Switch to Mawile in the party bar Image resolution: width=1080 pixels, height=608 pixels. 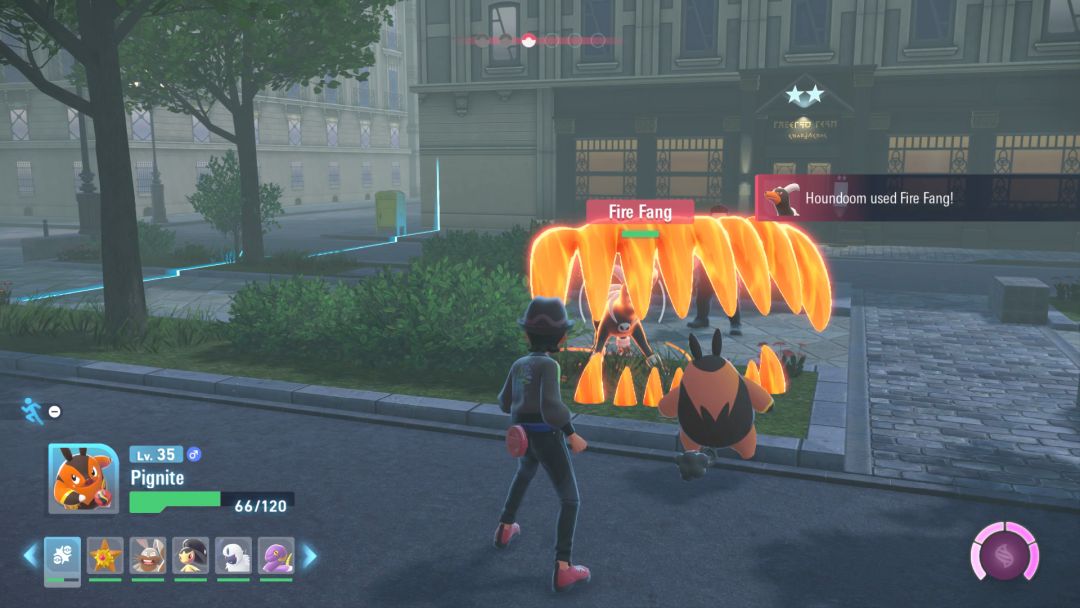pyautogui.click(x=190, y=557)
